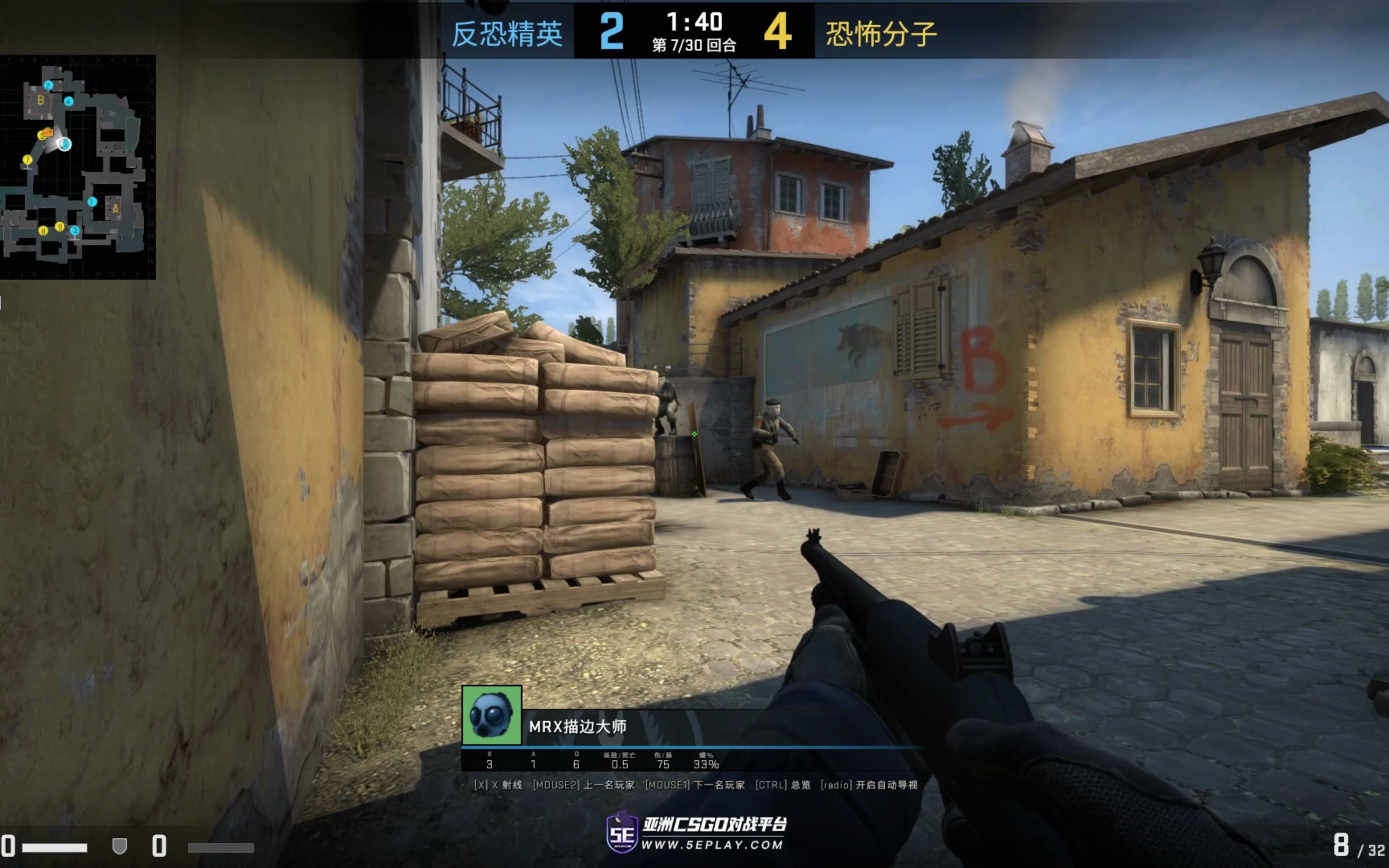Viewport: 1389px width, 868px height.
Task: Select the spectated player's gas mask avatar
Action: [x=491, y=715]
